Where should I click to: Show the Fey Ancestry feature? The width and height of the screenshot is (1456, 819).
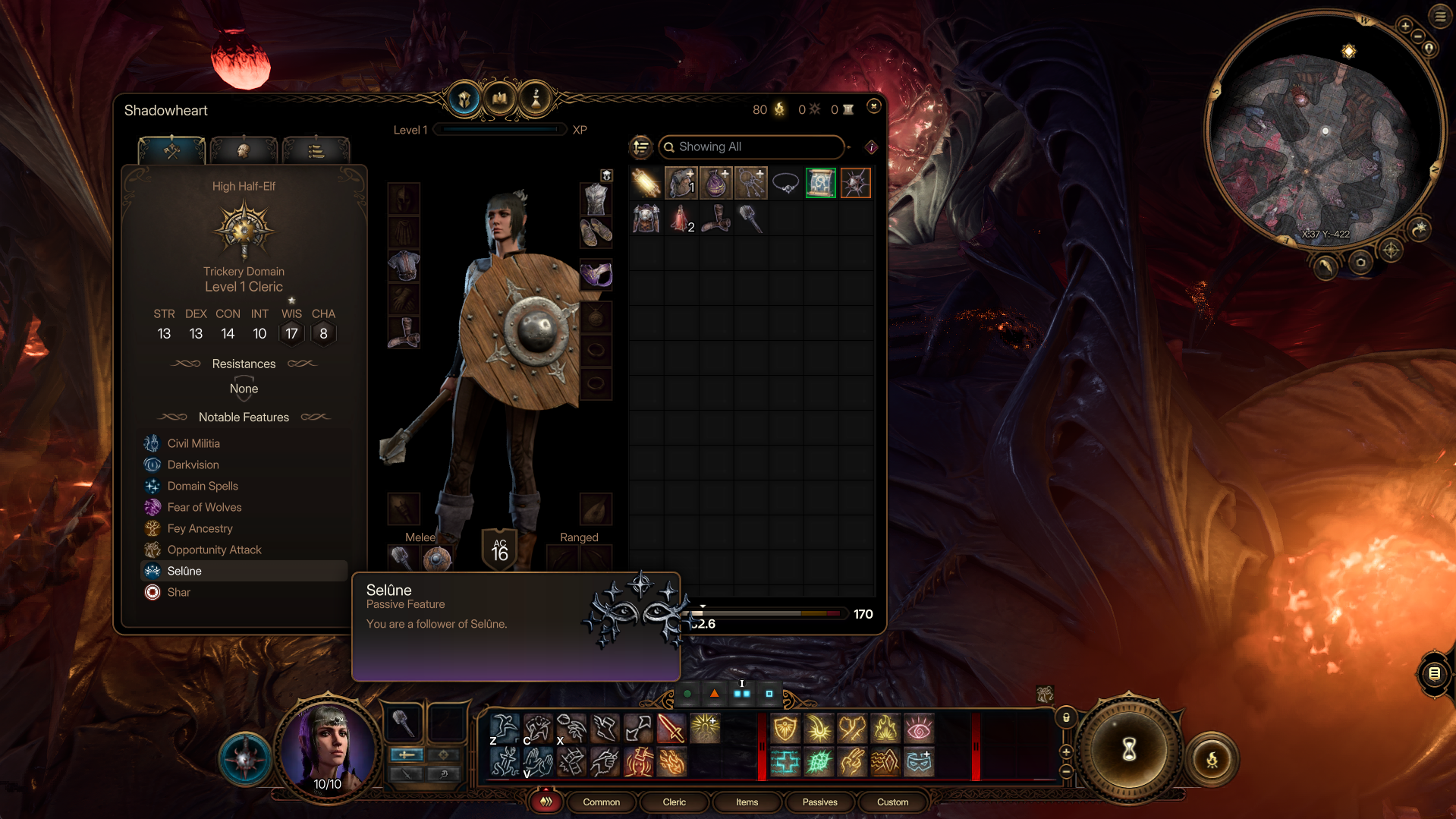(200, 528)
